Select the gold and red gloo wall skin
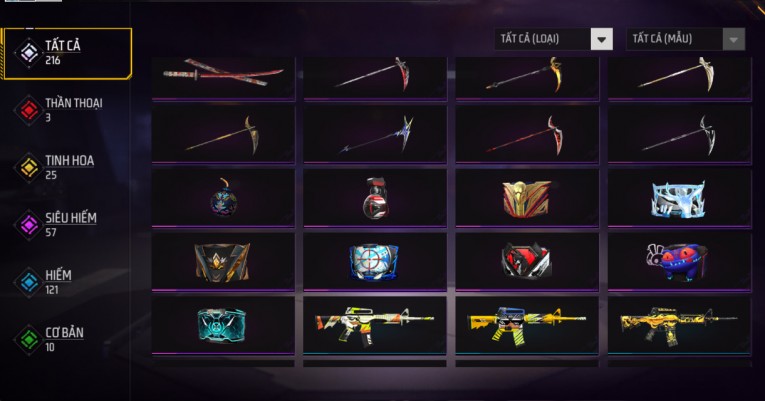Screen dimensions: 765x401 point(527,197)
